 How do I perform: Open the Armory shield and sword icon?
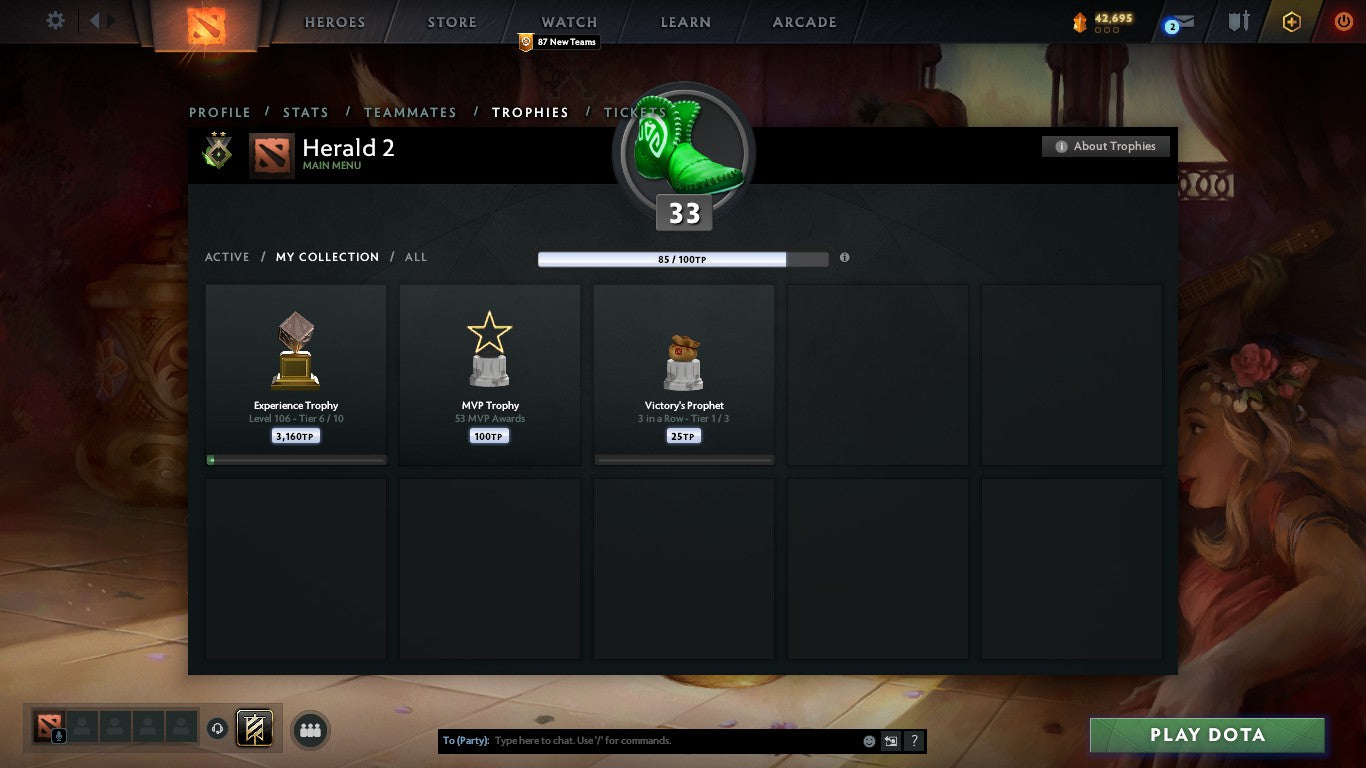tap(1239, 21)
